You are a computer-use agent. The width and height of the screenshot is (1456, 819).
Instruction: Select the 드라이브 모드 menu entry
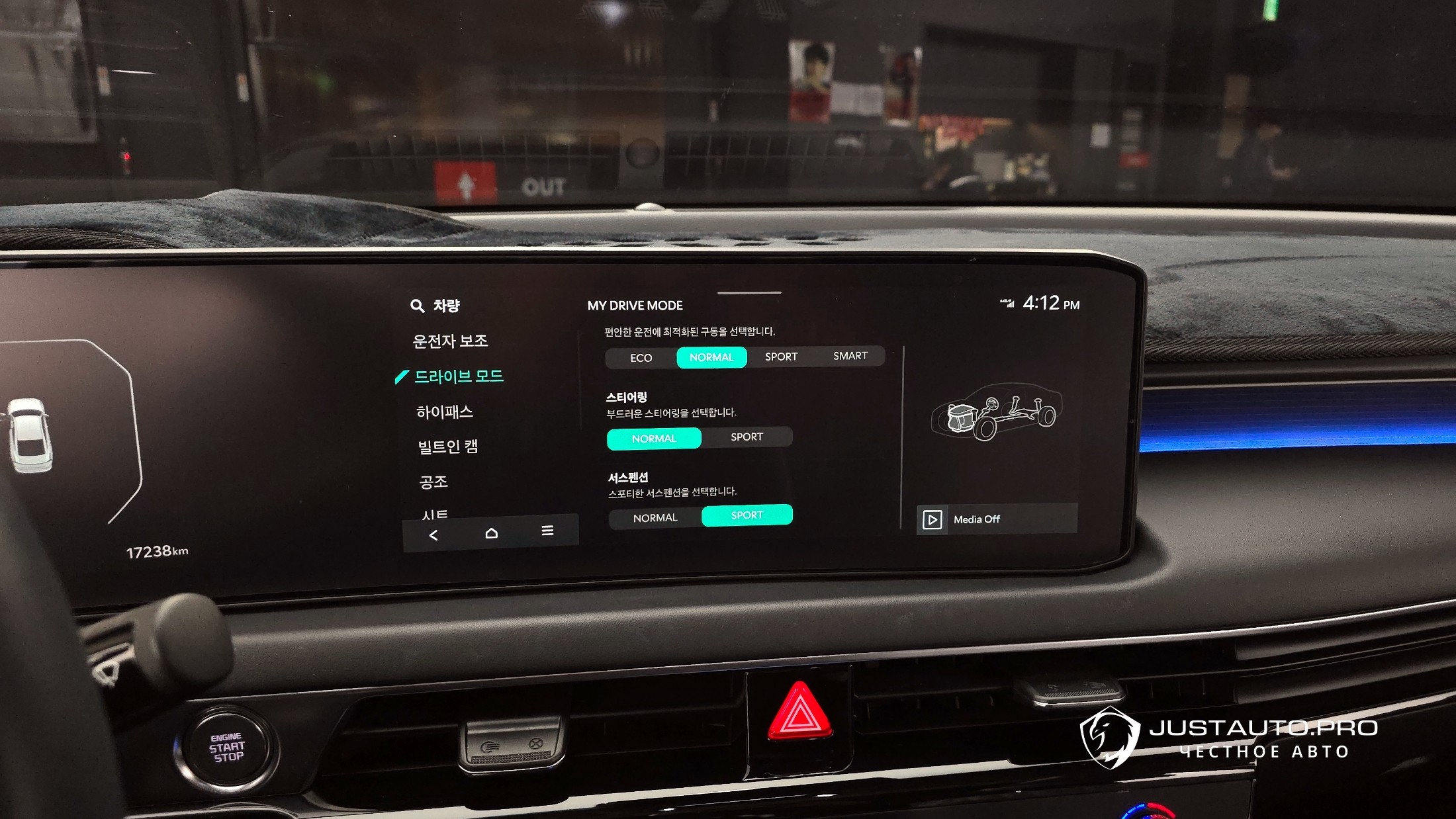tap(459, 376)
